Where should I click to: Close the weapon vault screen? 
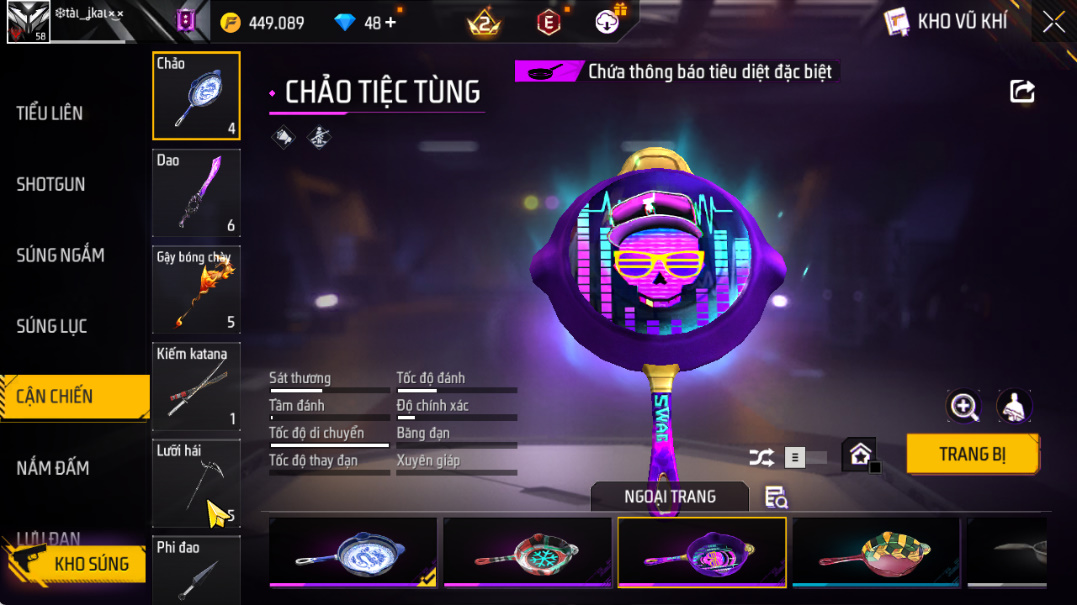pyautogui.click(x=1054, y=22)
